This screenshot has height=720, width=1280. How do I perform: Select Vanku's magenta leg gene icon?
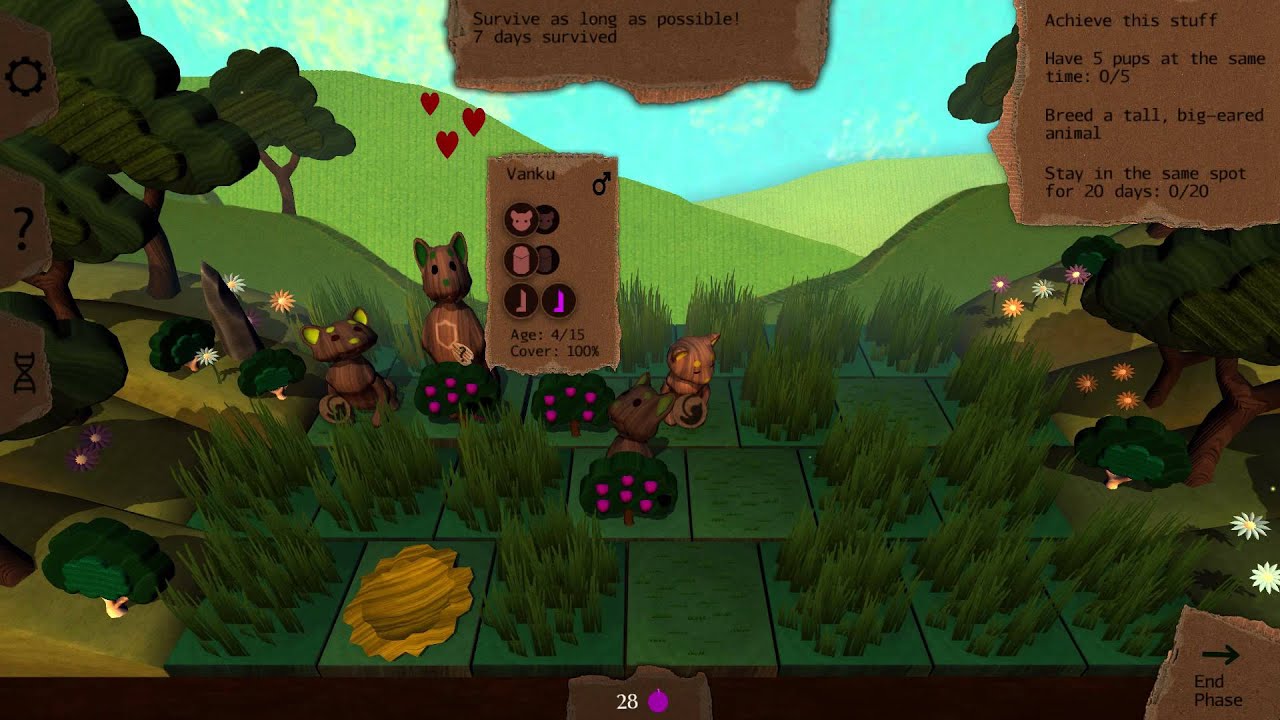tap(559, 300)
